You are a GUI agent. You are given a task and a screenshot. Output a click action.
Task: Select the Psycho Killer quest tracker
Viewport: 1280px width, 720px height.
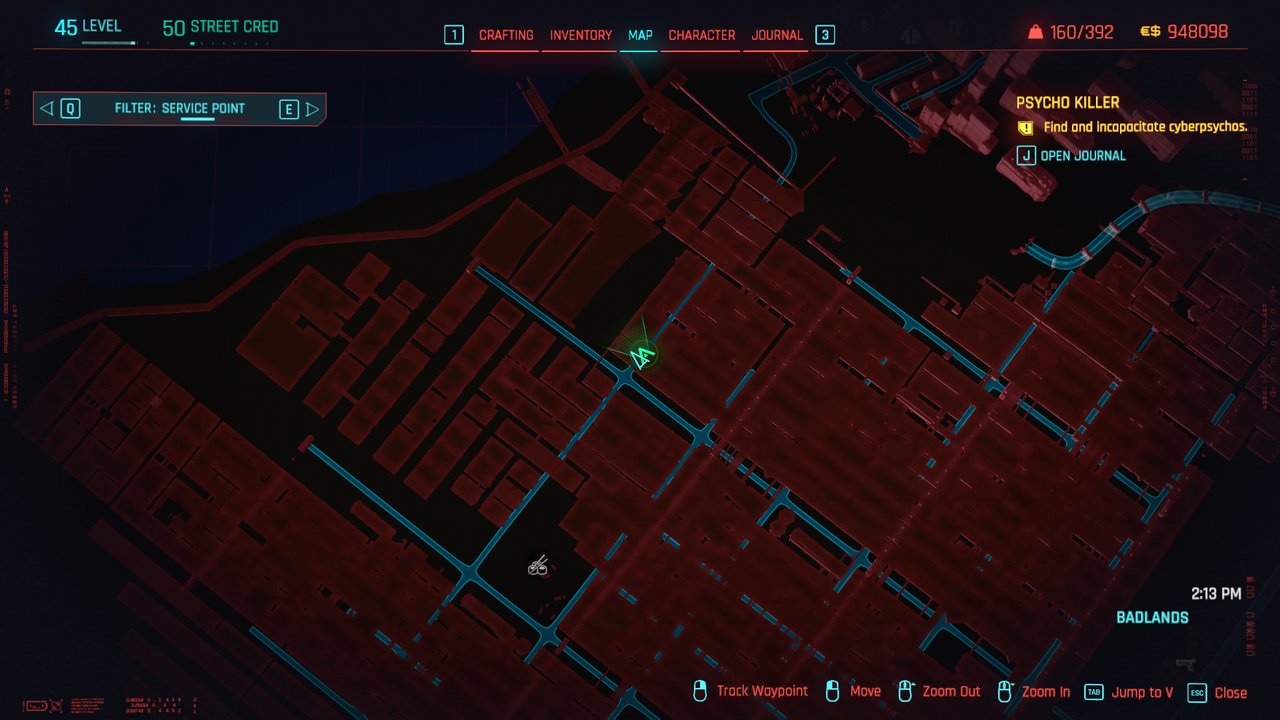click(x=1067, y=102)
